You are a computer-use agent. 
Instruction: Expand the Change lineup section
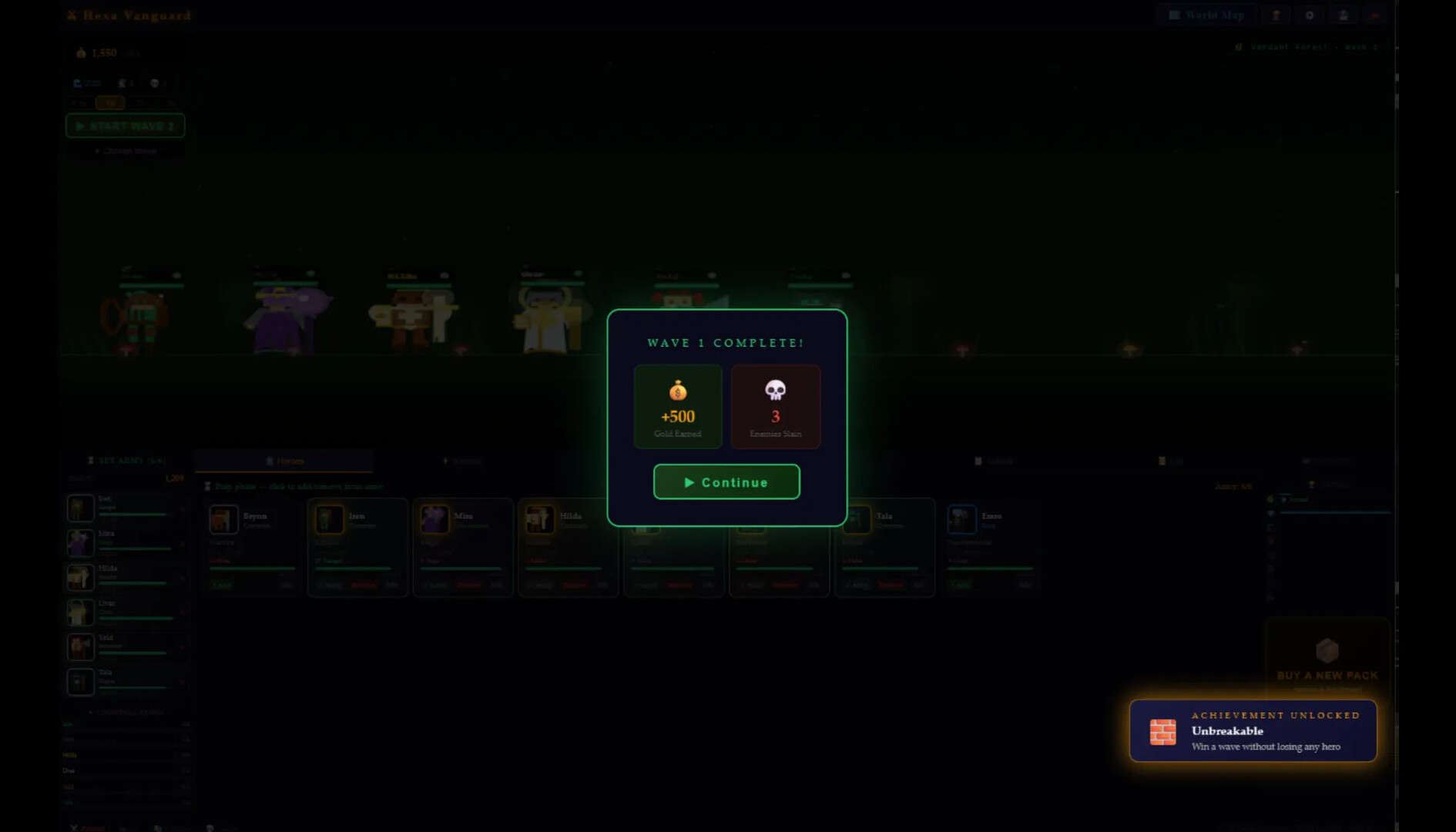point(126,151)
